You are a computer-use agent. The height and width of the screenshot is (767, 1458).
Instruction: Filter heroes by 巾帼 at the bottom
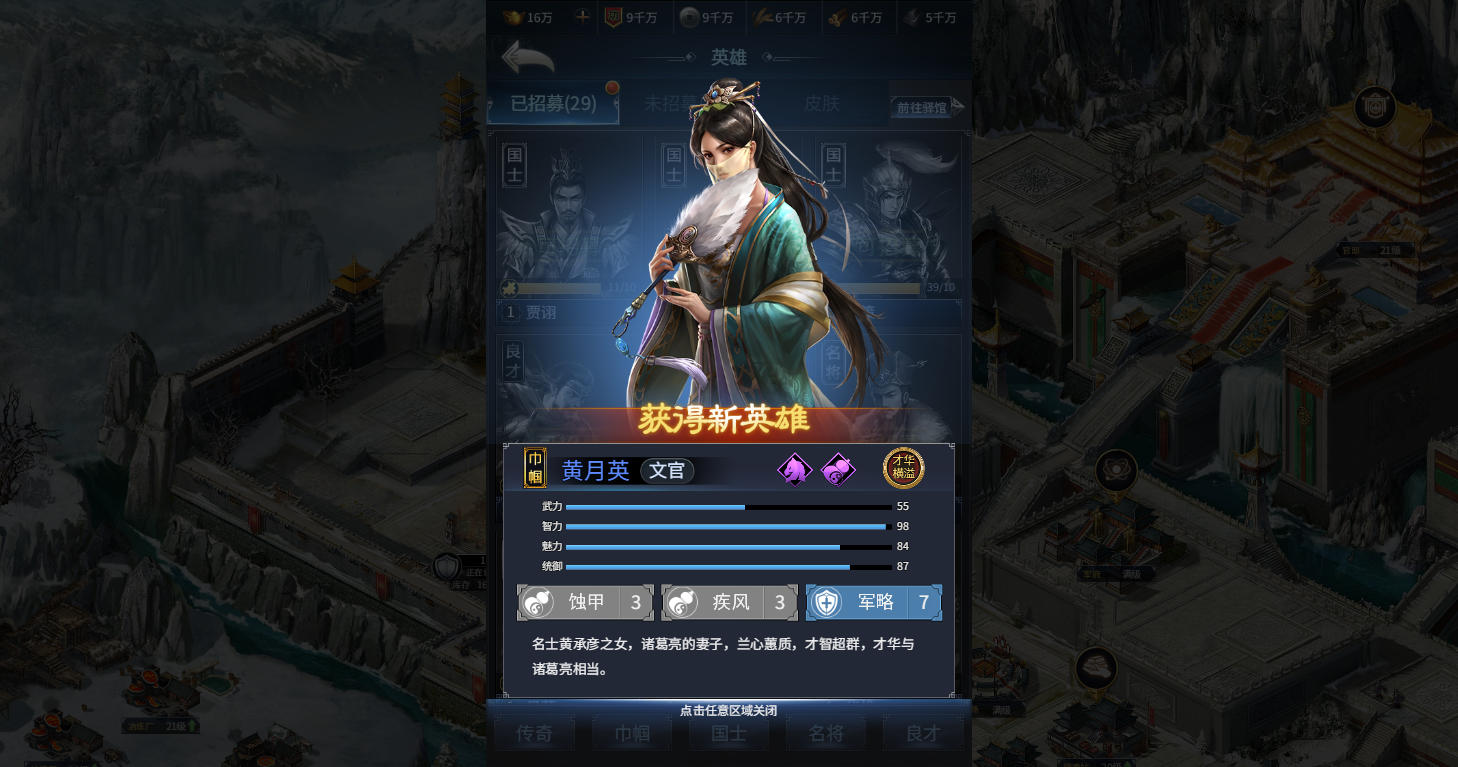[x=632, y=733]
